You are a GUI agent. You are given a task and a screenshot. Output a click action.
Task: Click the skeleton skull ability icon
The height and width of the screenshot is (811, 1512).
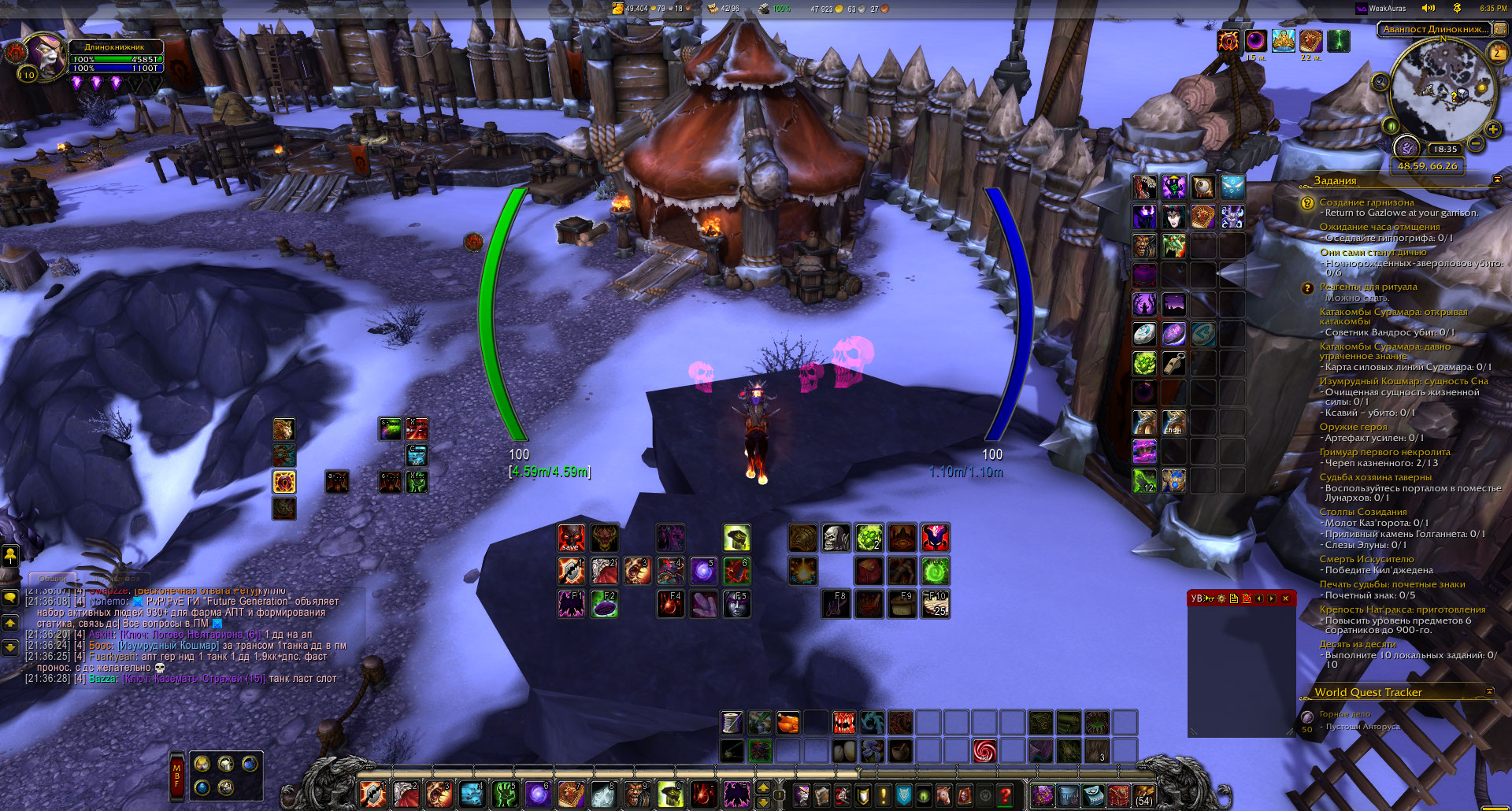[836, 538]
